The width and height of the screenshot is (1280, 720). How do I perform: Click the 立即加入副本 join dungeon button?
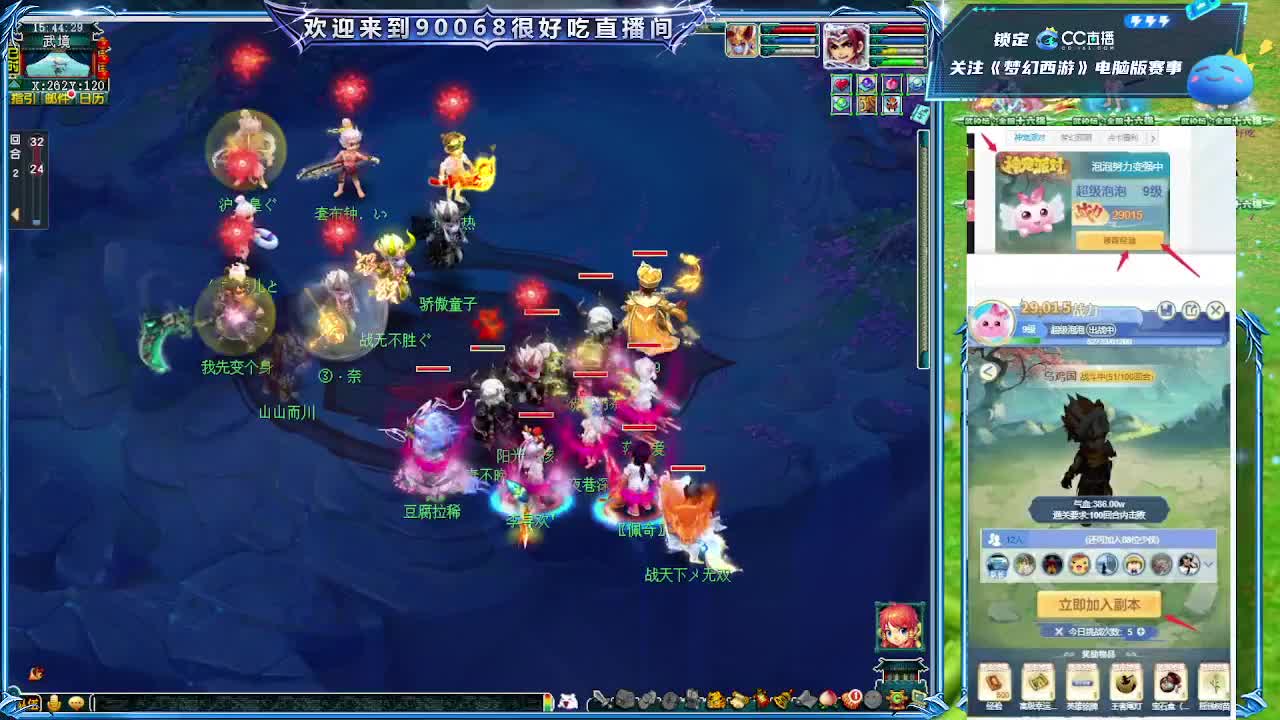click(1100, 606)
